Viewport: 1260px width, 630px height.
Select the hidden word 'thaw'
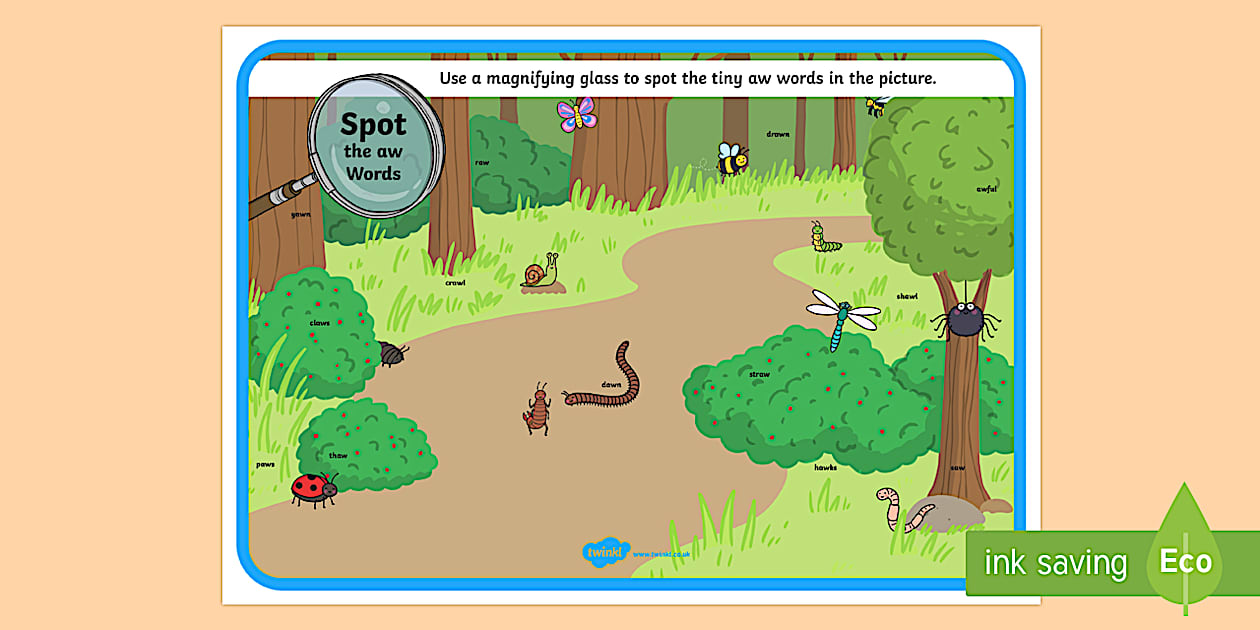click(x=338, y=456)
